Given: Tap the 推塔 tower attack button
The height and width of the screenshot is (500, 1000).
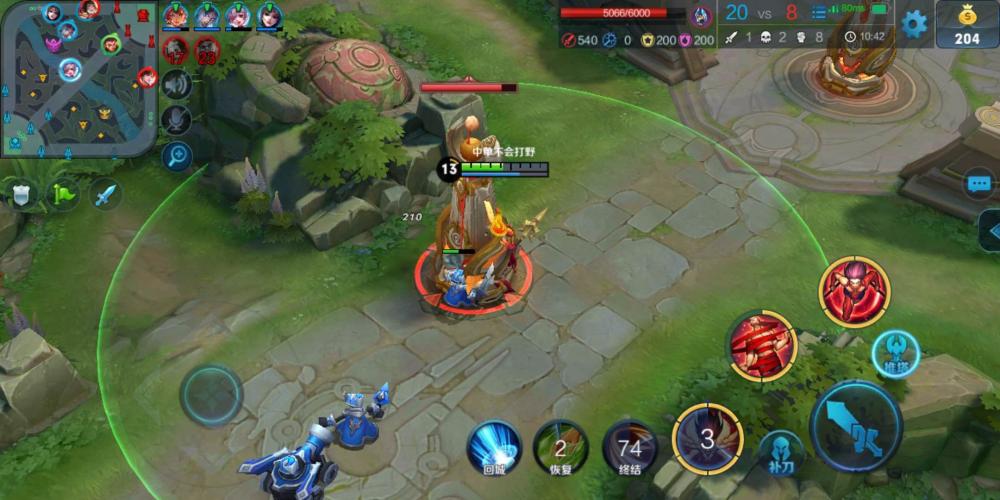Looking at the screenshot, I should click(x=895, y=354).
